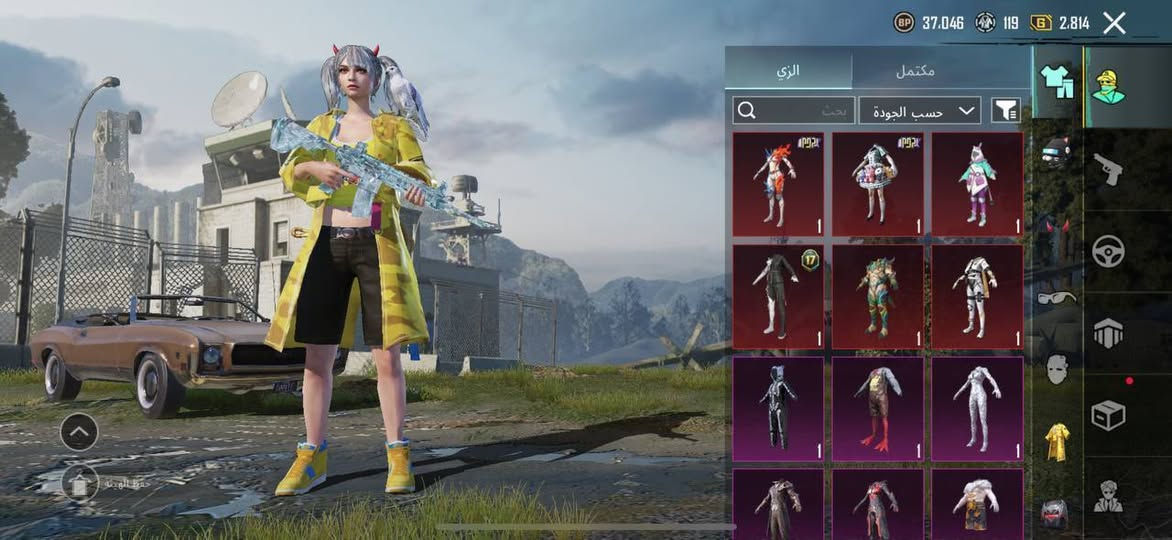Screen dimensions: 1172x540
Task: Select the orange-haired outfit in the grid
Action: [x=778, y=184]
